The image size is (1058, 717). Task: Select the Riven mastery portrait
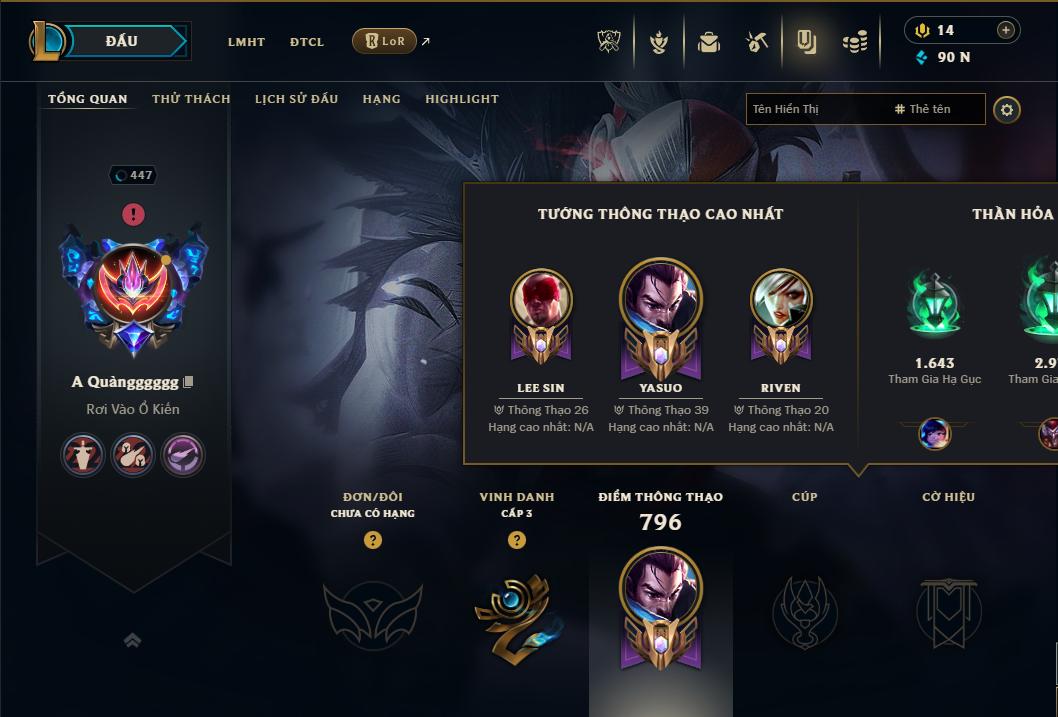[781, 300]
